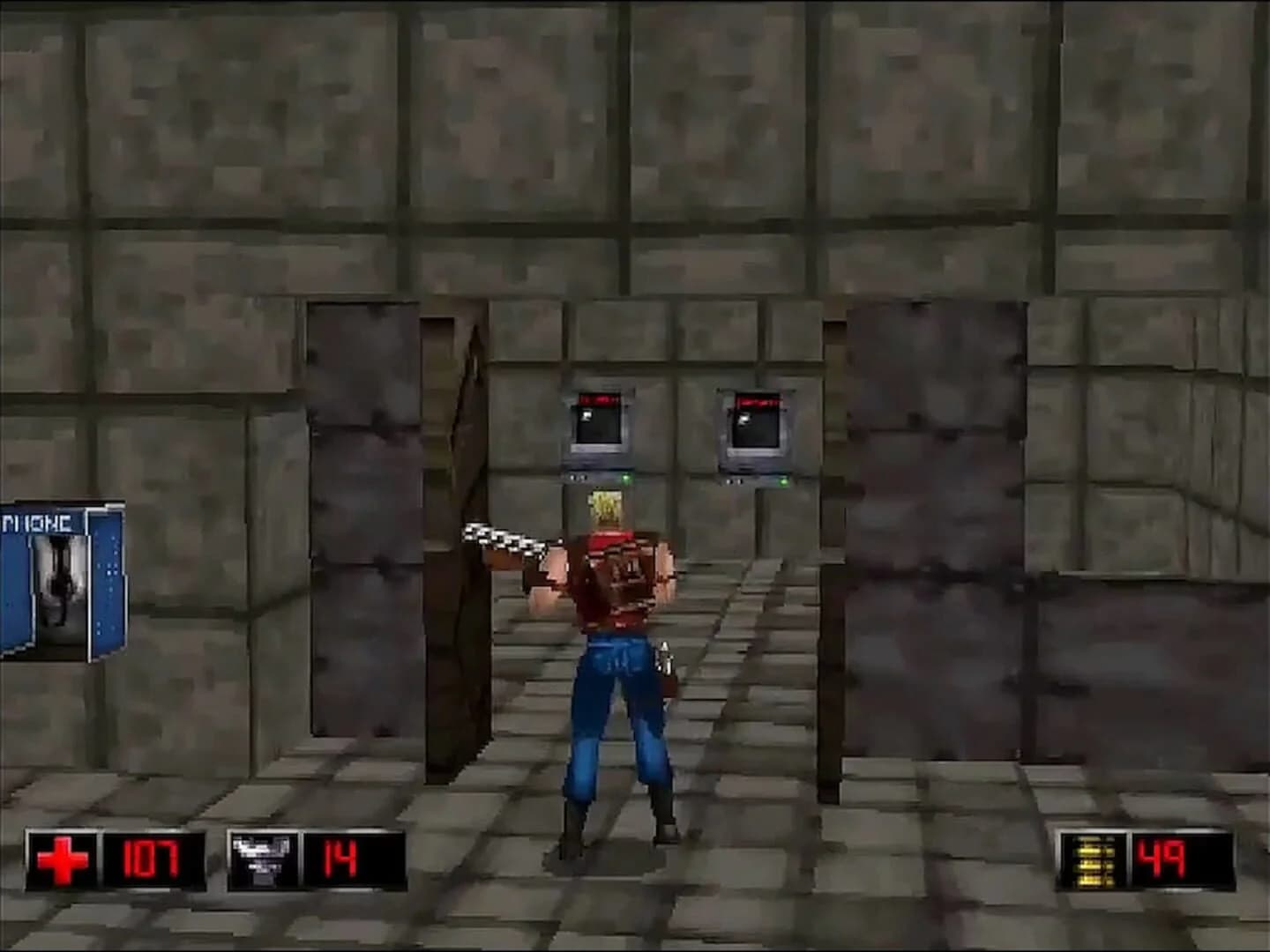The height and width of the screenshot is (952, 1270).
Task: Click the red LED display on the right terminal
Action: click(x=760, y=399)
